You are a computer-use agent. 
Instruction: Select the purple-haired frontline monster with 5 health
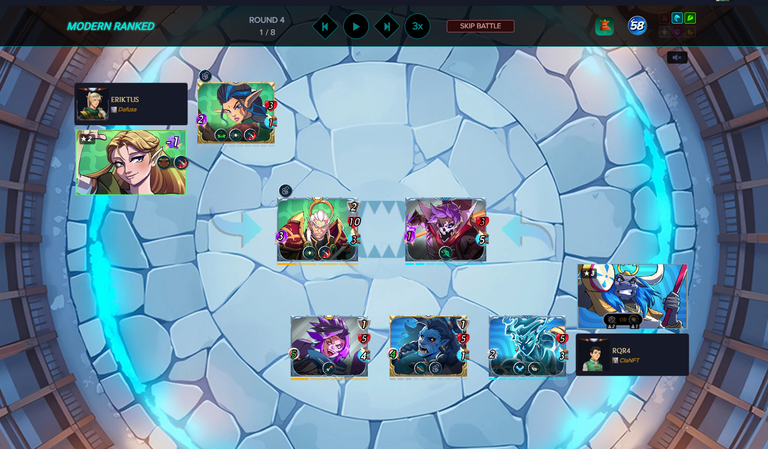coord(446,230)
